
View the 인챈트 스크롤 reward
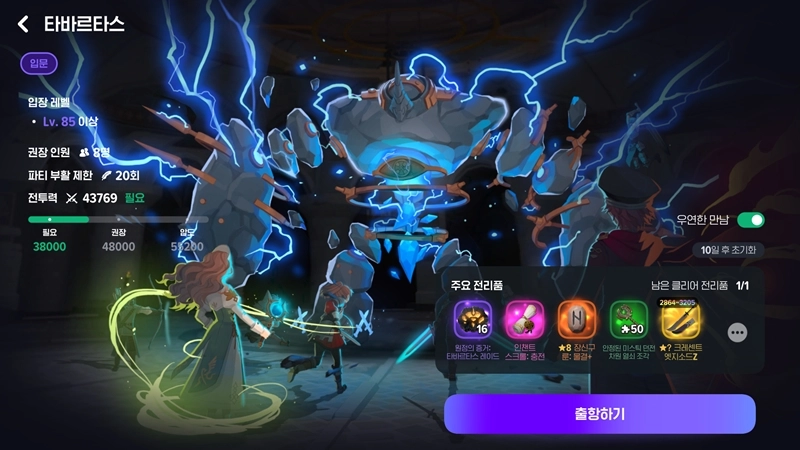point(524,321)
